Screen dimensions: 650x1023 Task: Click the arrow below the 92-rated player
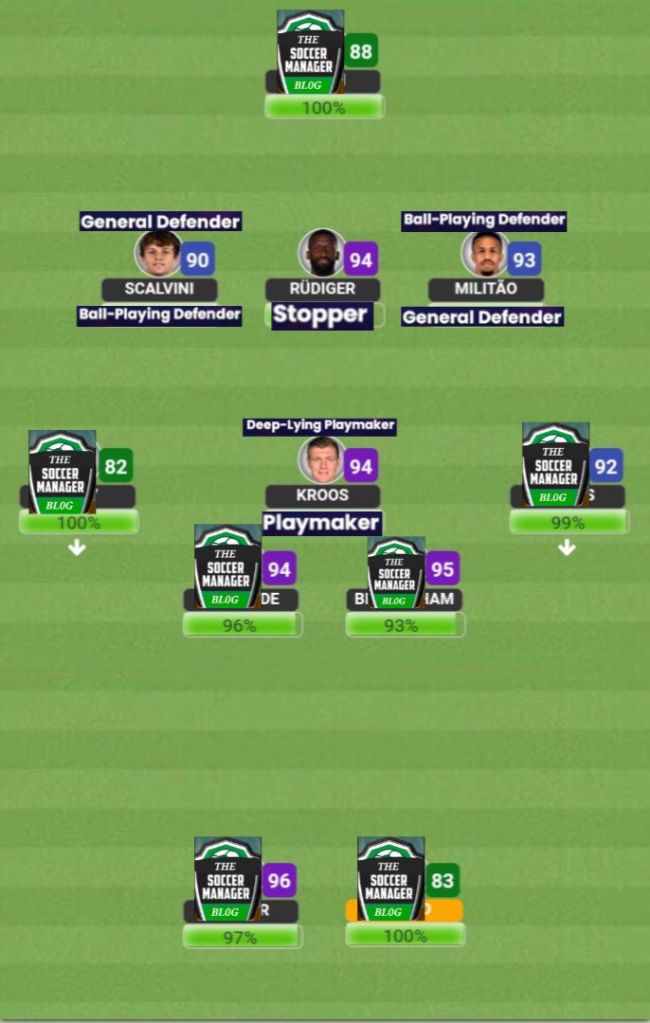[566, 548]
